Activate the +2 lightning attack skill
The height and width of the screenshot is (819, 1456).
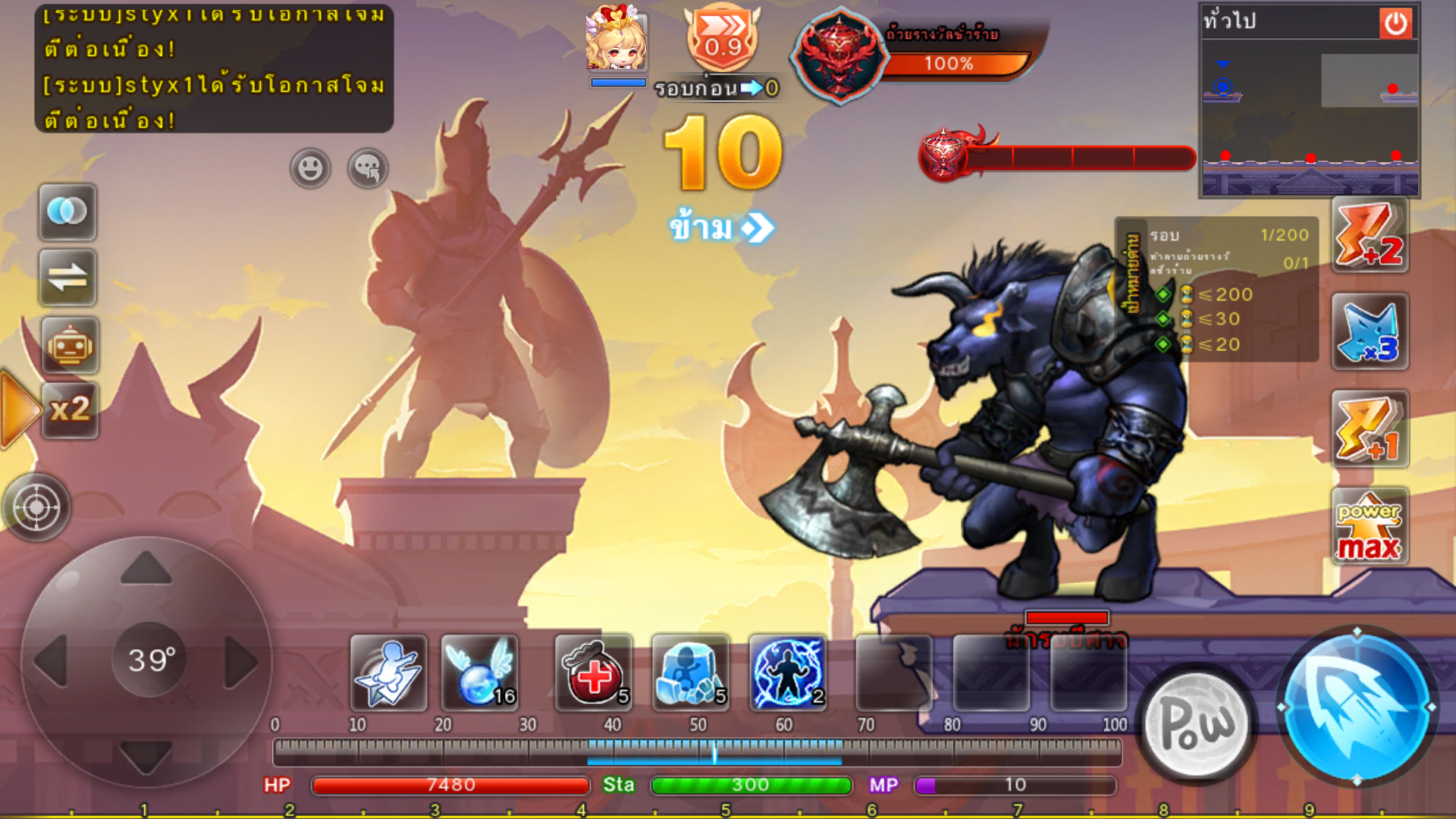[1370, 235]
